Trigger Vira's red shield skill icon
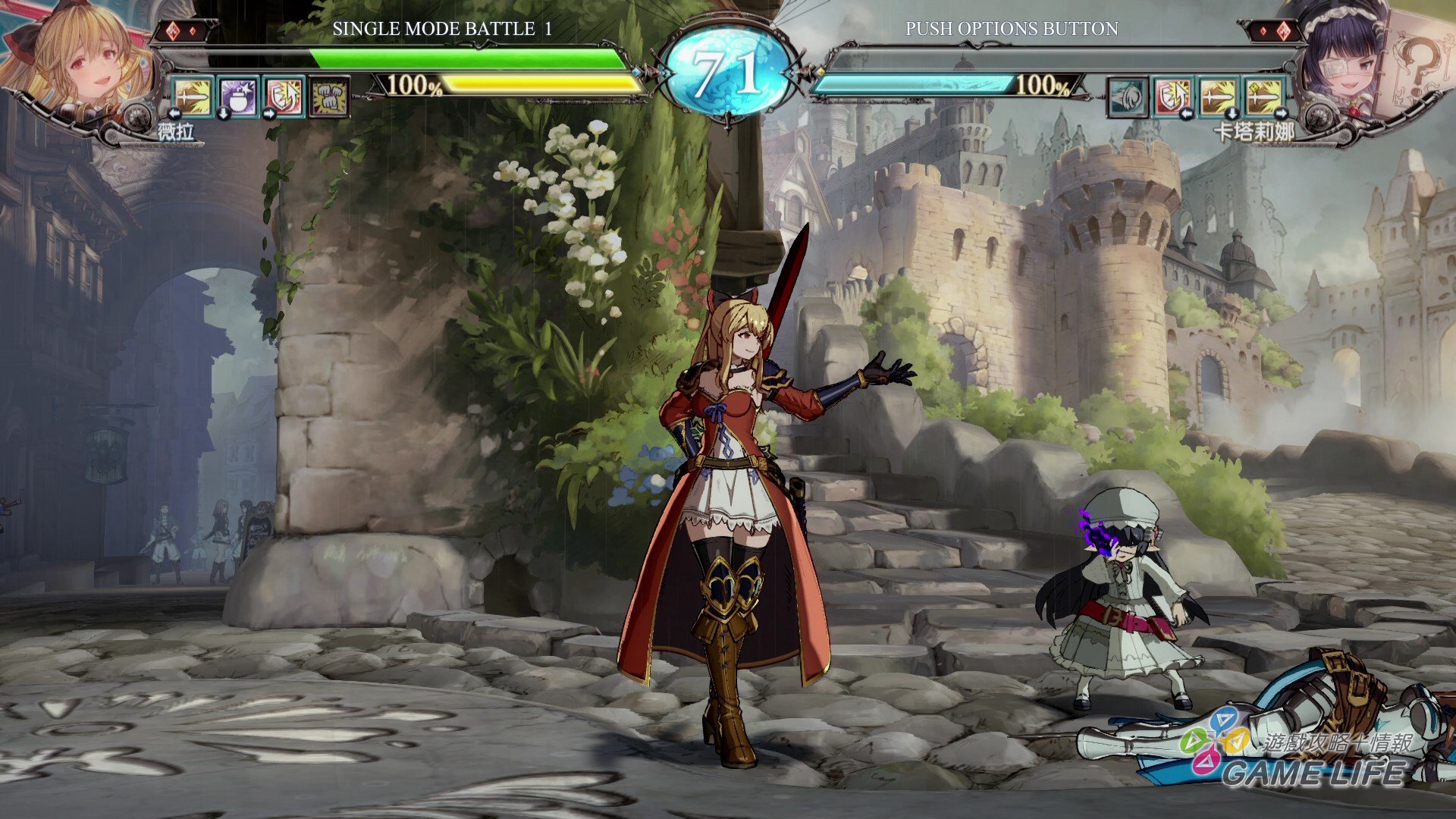This screenshot has height=819, width=1456. (x=284, y=97)
